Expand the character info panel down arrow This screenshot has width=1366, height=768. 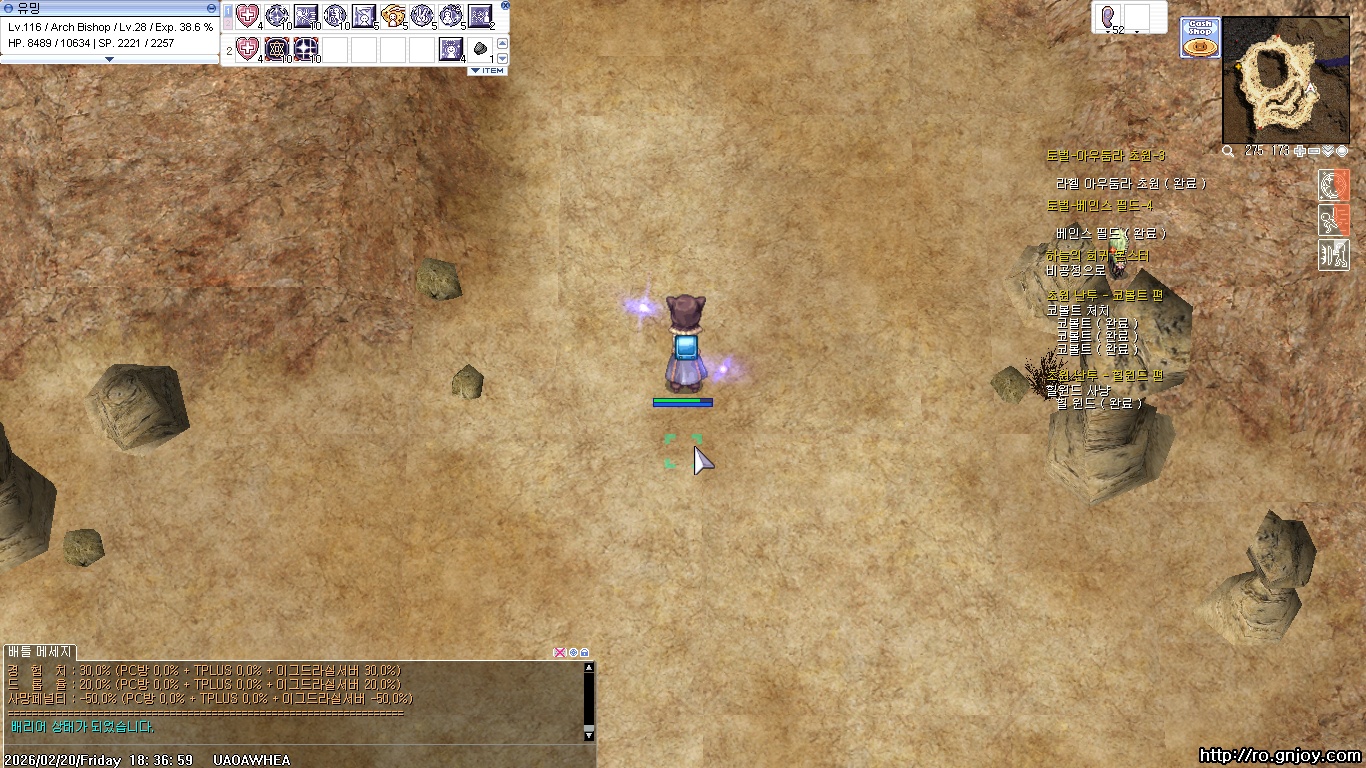[110, 59]
